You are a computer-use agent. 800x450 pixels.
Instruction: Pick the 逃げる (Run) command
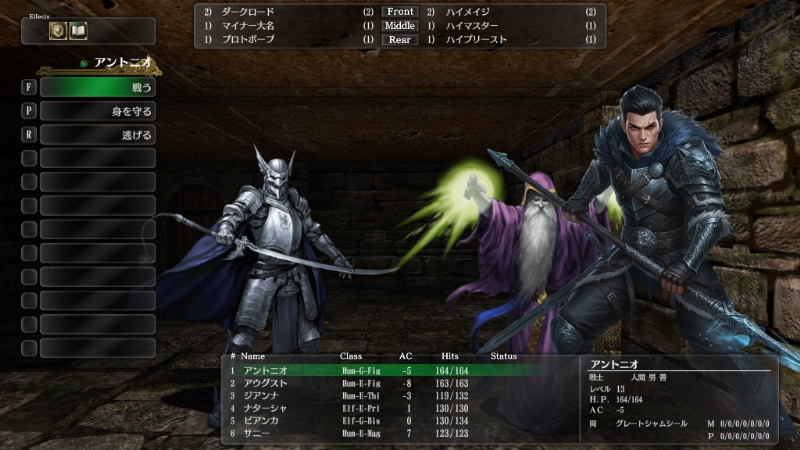pyautogui.click(x=98, y=135)
